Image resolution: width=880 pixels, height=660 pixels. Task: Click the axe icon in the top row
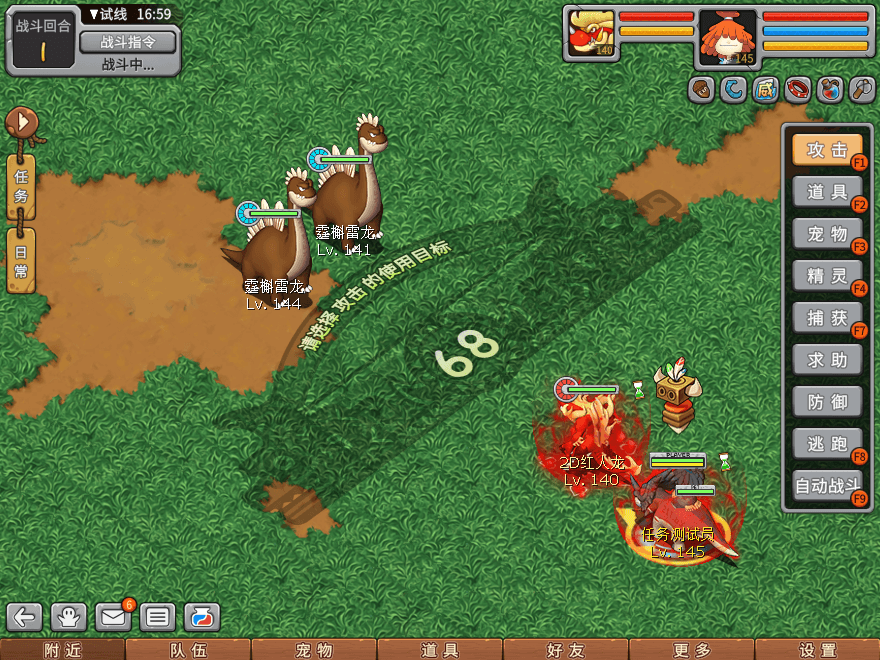pos(862,90)
